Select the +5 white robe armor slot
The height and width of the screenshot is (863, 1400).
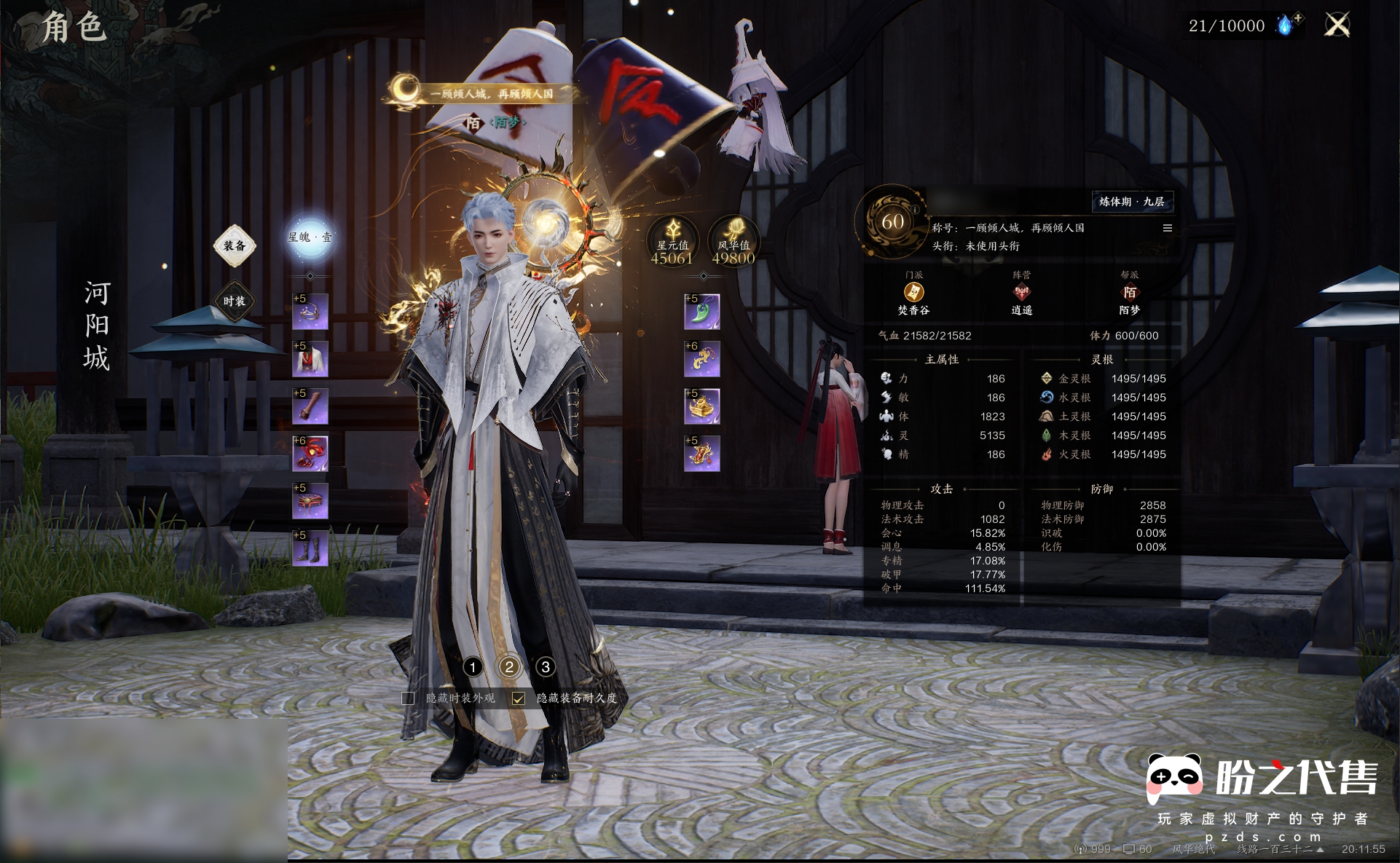pyautogui.click(x=310, y=359)
